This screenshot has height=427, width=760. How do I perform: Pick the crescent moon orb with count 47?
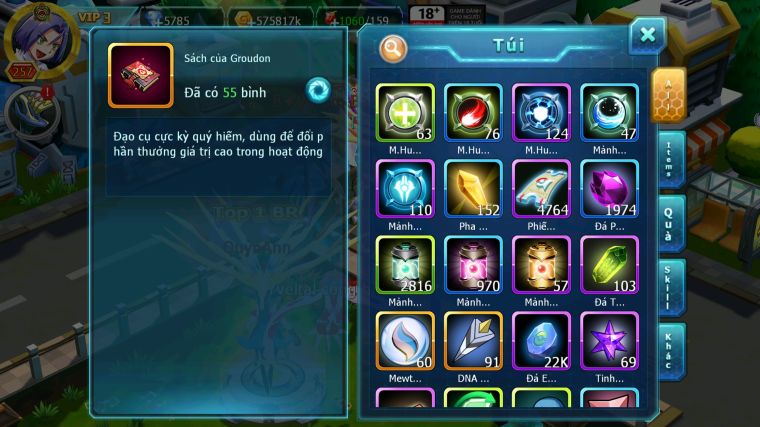tap(609, 112)
